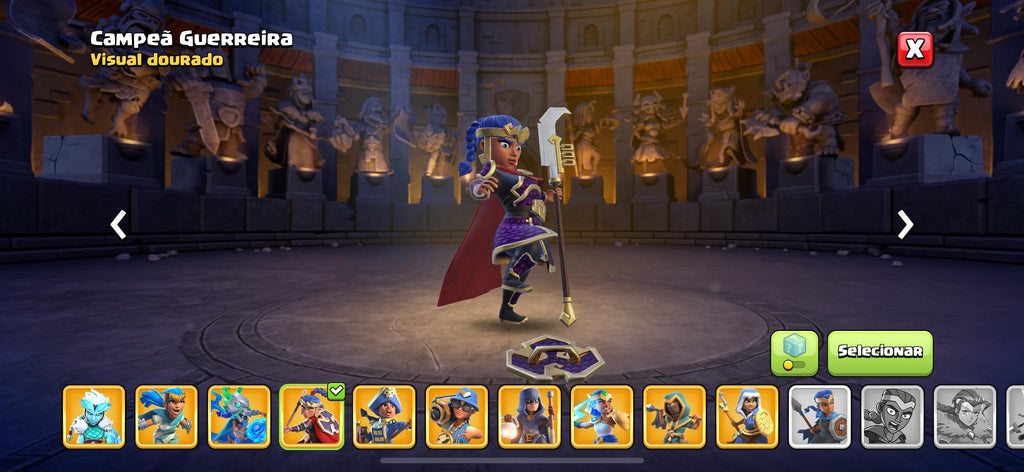Show the next skin with right arrow
This screenshot has width=1024, height=472.
[905, 224]
